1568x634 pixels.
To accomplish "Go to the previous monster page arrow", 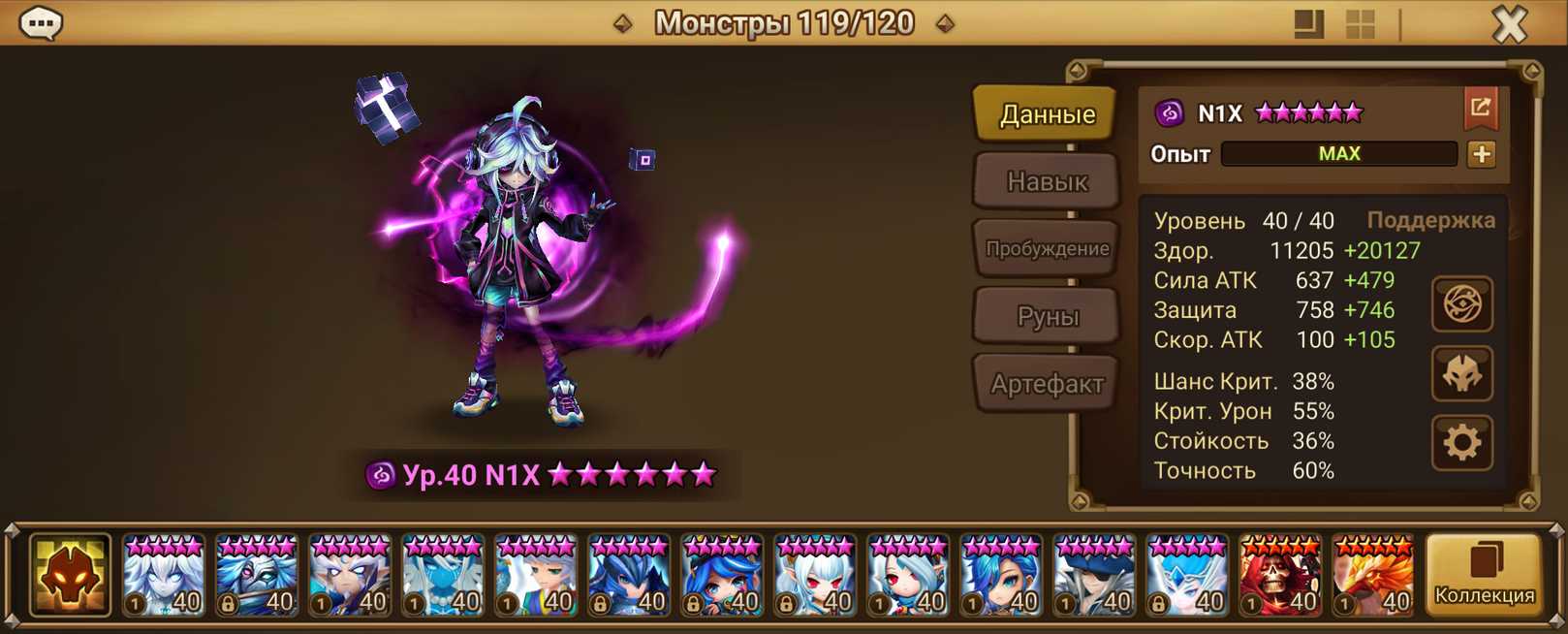I will [623, 23].
